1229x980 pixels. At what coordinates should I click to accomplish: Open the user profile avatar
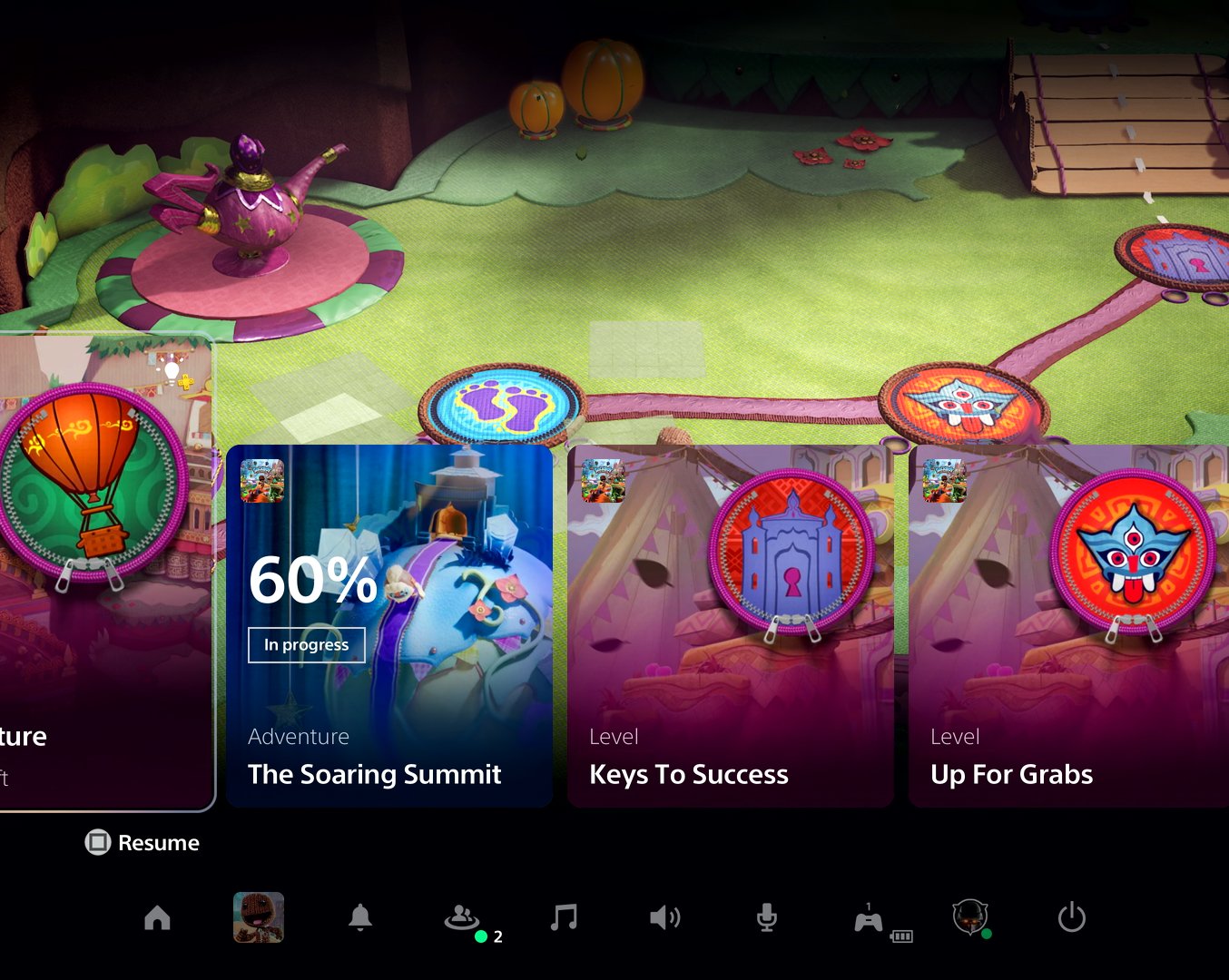pos(969,917)
